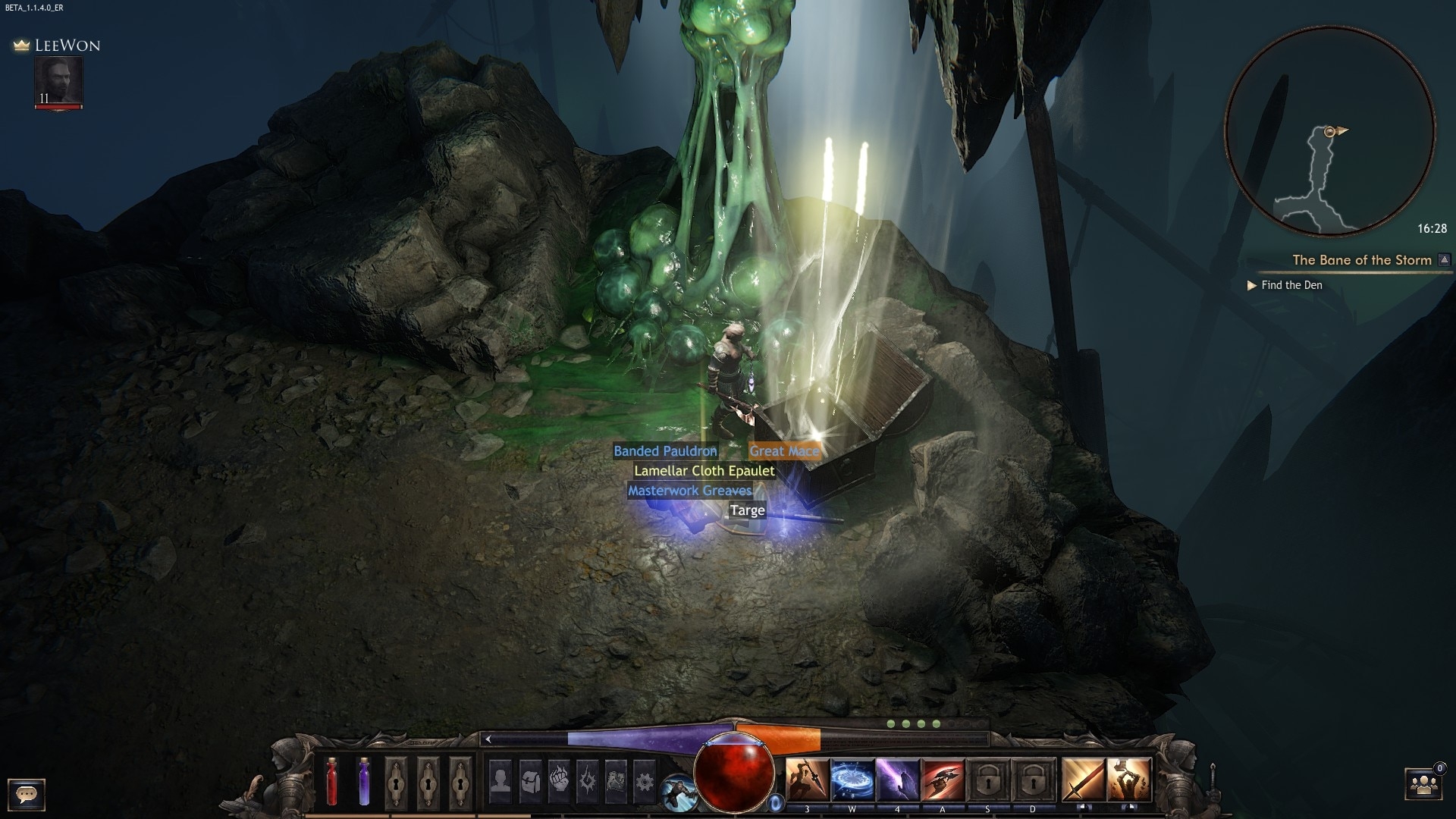Cast the purple hand beam skill

[x=898, y=780]
